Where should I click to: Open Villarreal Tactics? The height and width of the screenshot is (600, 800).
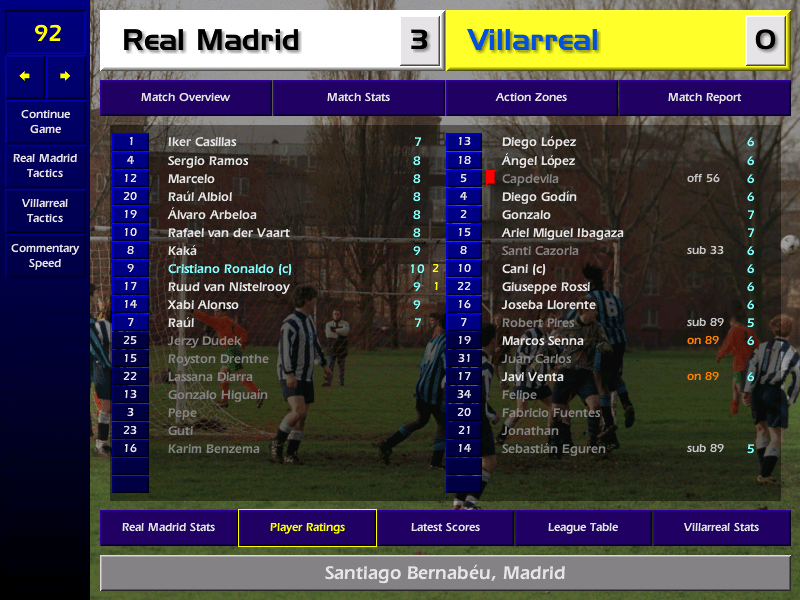[45, 210]
